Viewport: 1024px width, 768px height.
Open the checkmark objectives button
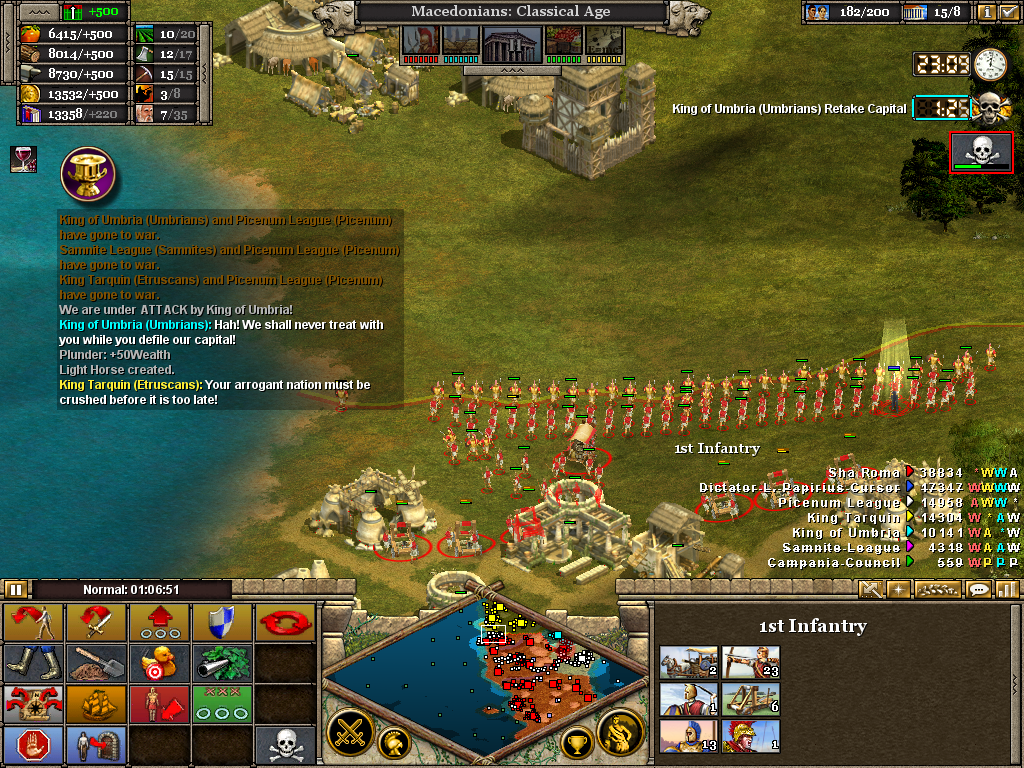tap(1008, 12)
